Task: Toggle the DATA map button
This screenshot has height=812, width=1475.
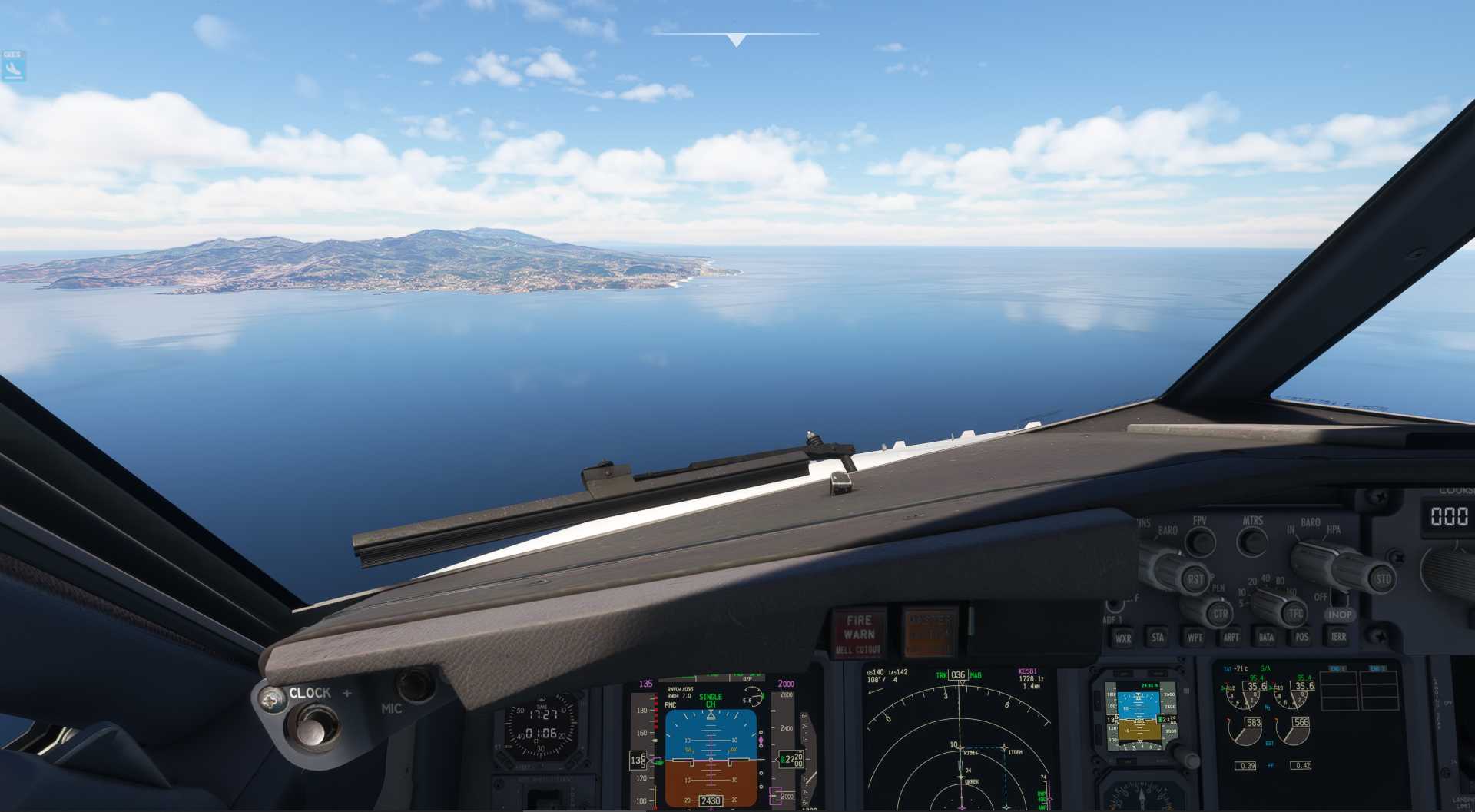Action: pos(1266,637)
